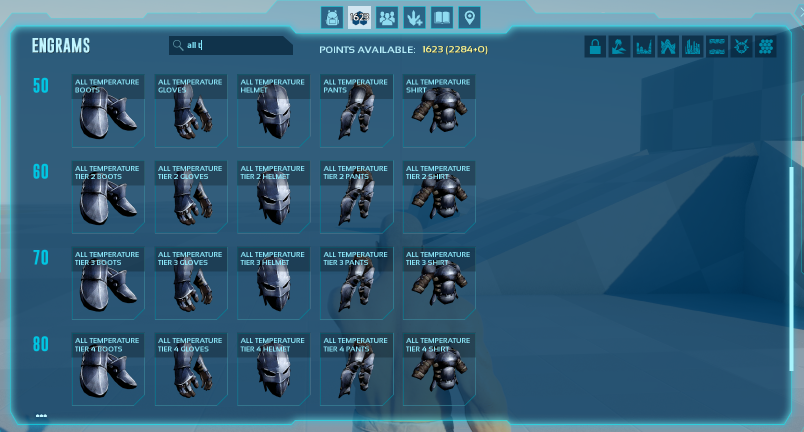Choose the All Temperature Tier 4 Pants engram
The image size is (804, 432).
tap(357, 369)
